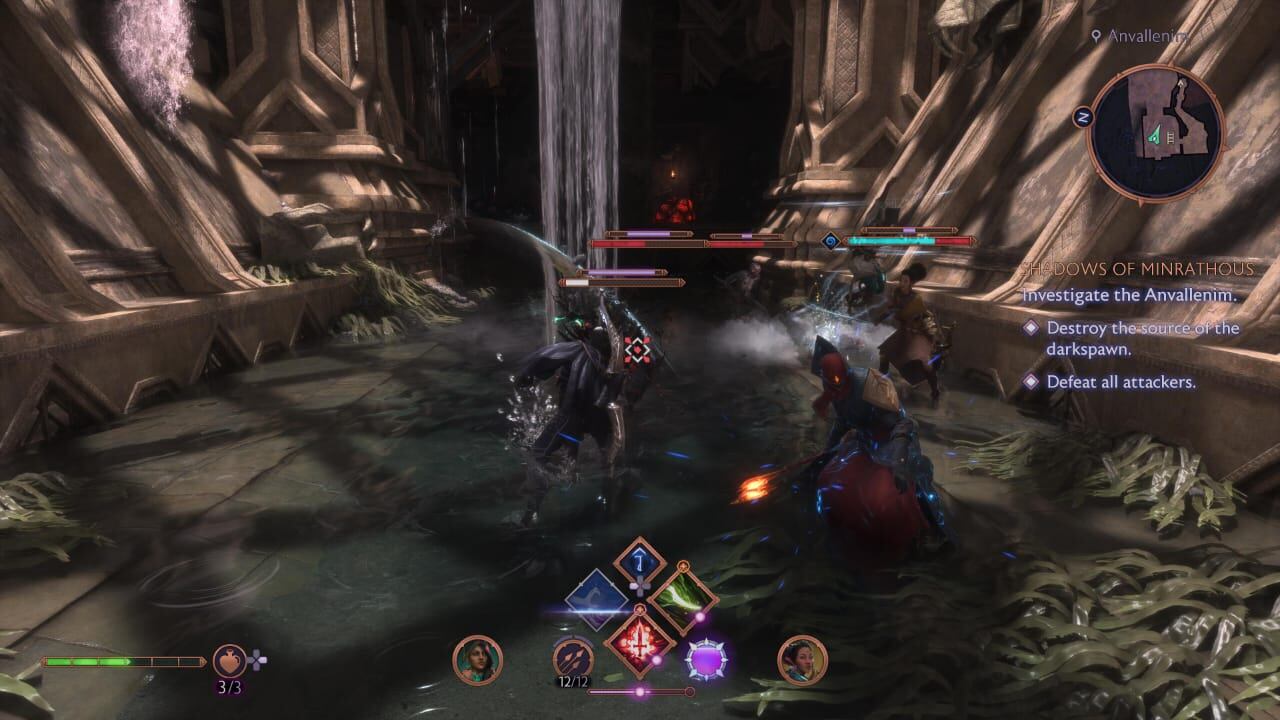Use the green slash ability
The height and width of the screenshot is (720, 1280).
point(683,599)
